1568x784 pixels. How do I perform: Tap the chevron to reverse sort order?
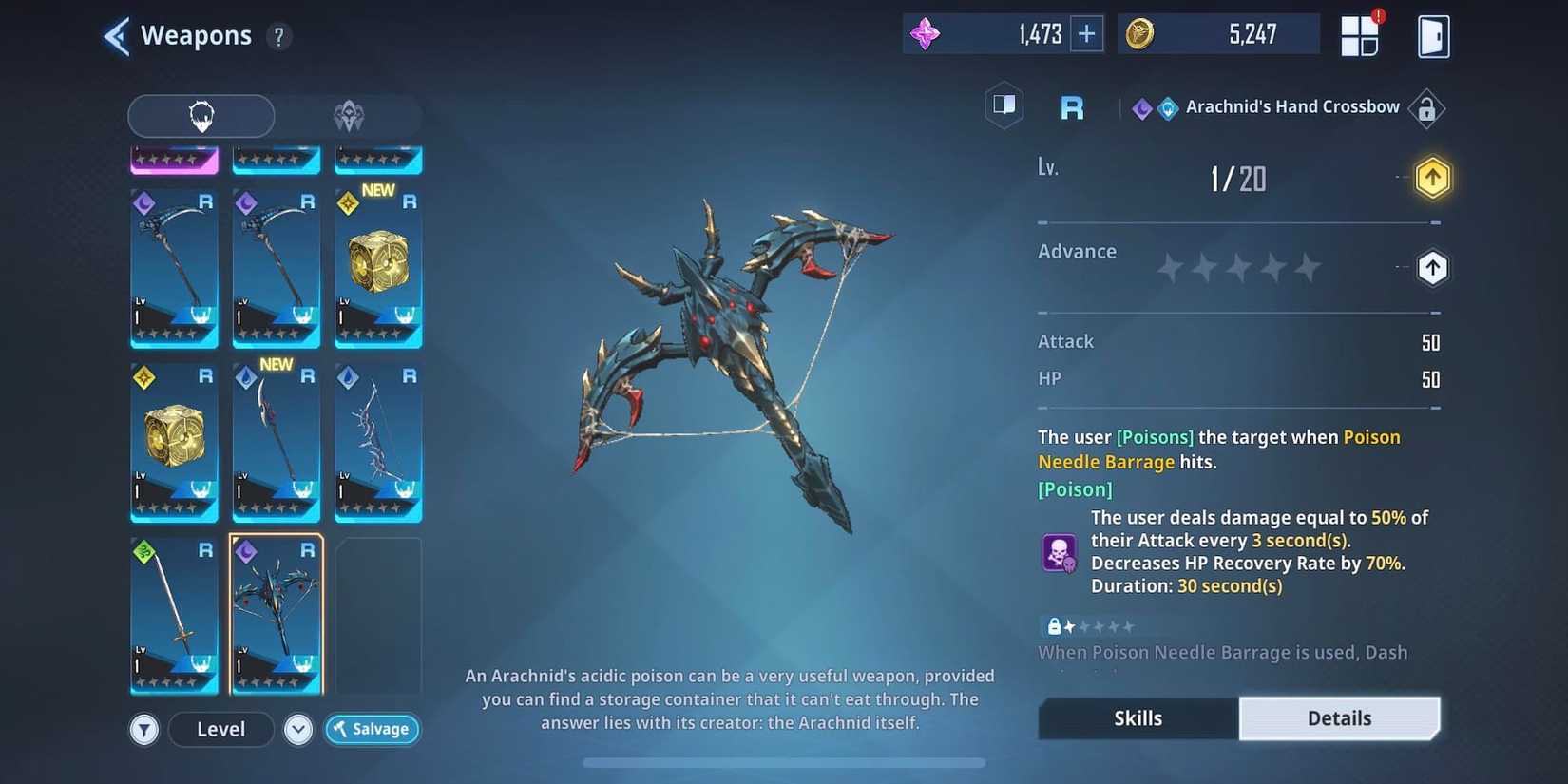(x=297, y=729)
